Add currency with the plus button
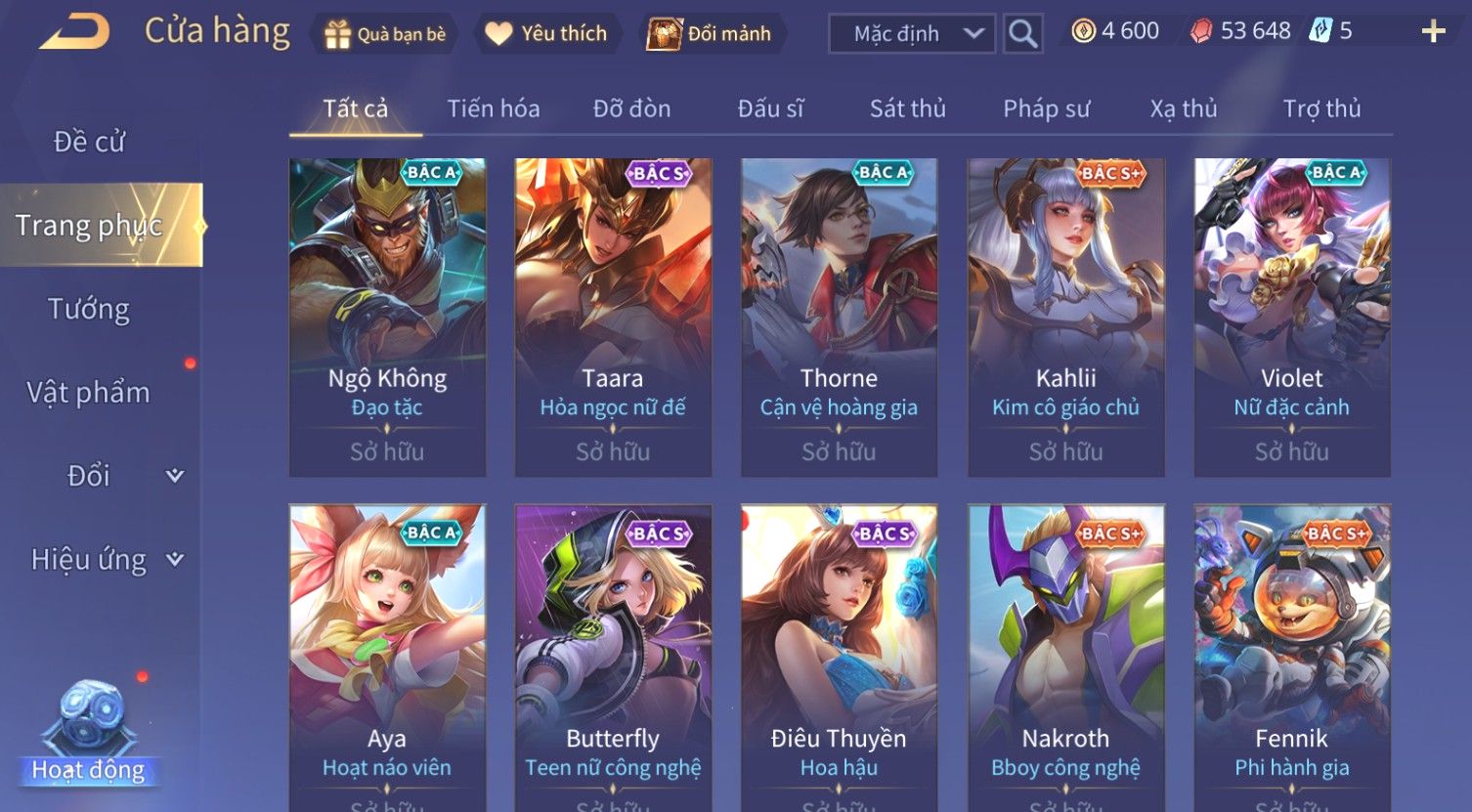Screen dimensions: 1472x812 tap(1433, 32)
